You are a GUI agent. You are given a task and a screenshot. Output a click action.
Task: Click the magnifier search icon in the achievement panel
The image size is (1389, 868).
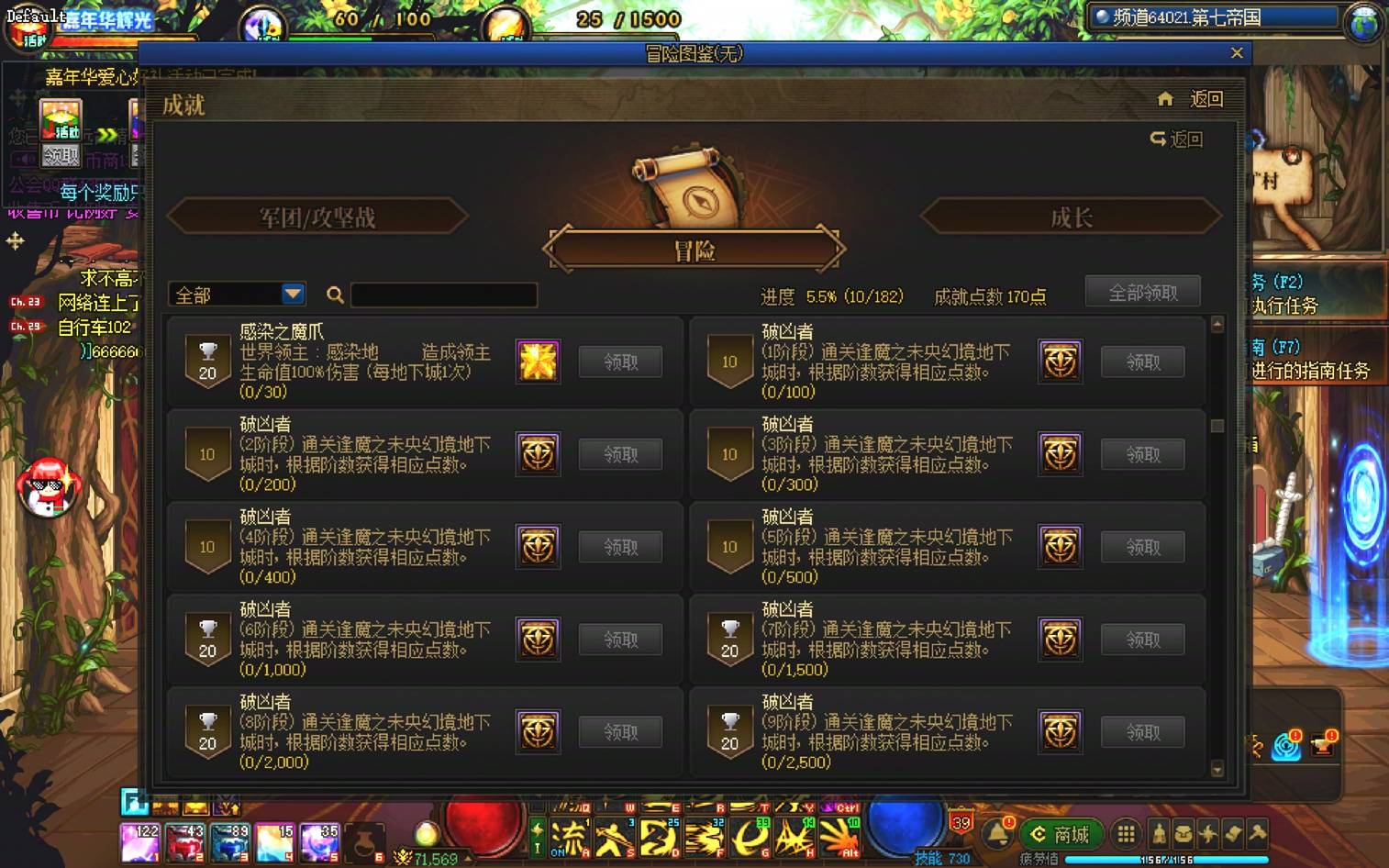[336, 295]
